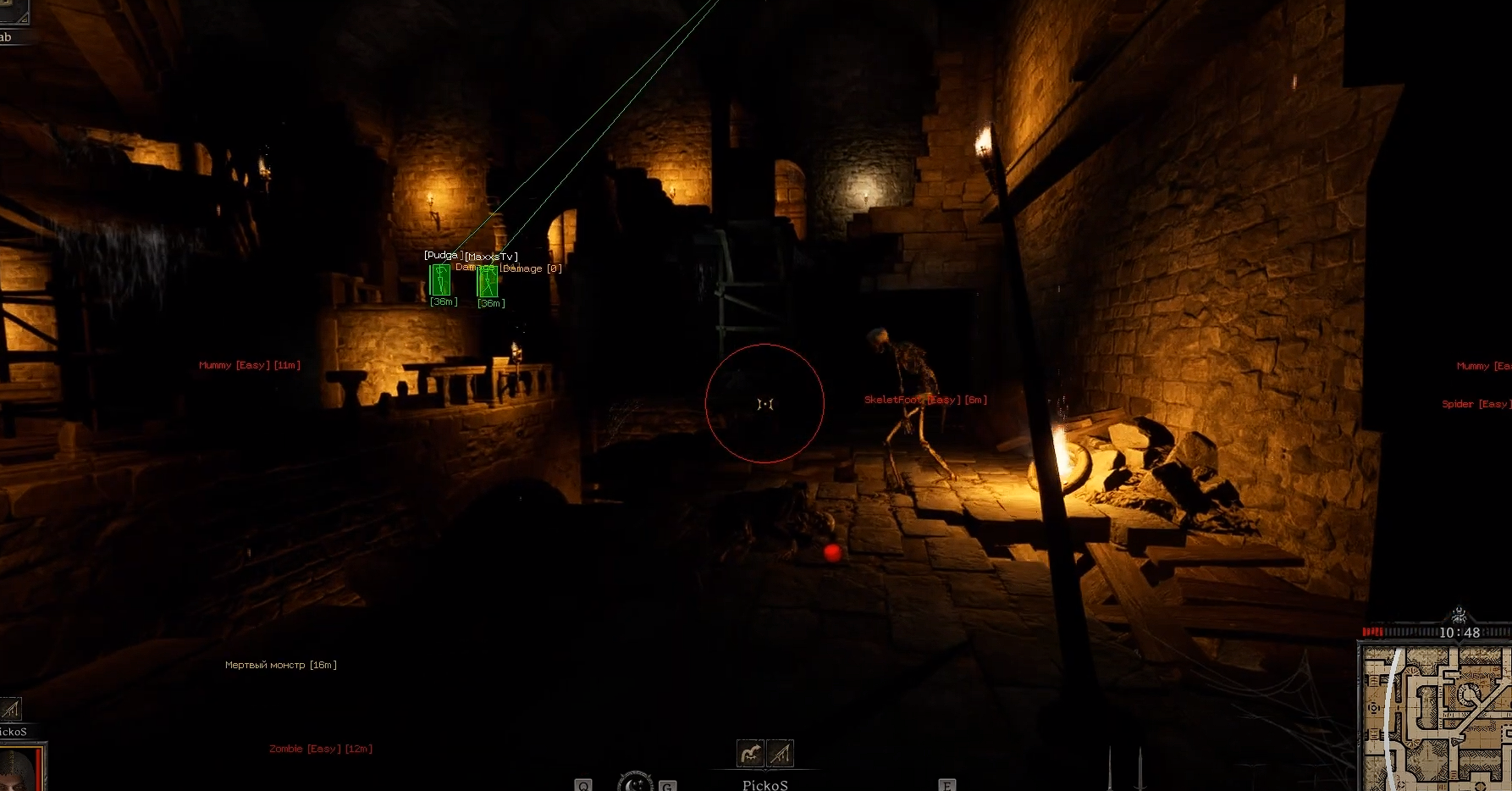The height and width of the screenshot is (791, 1512).
Task: Toggle Pudga's green ESP skeleton box
Action: [x=441, y=279]
